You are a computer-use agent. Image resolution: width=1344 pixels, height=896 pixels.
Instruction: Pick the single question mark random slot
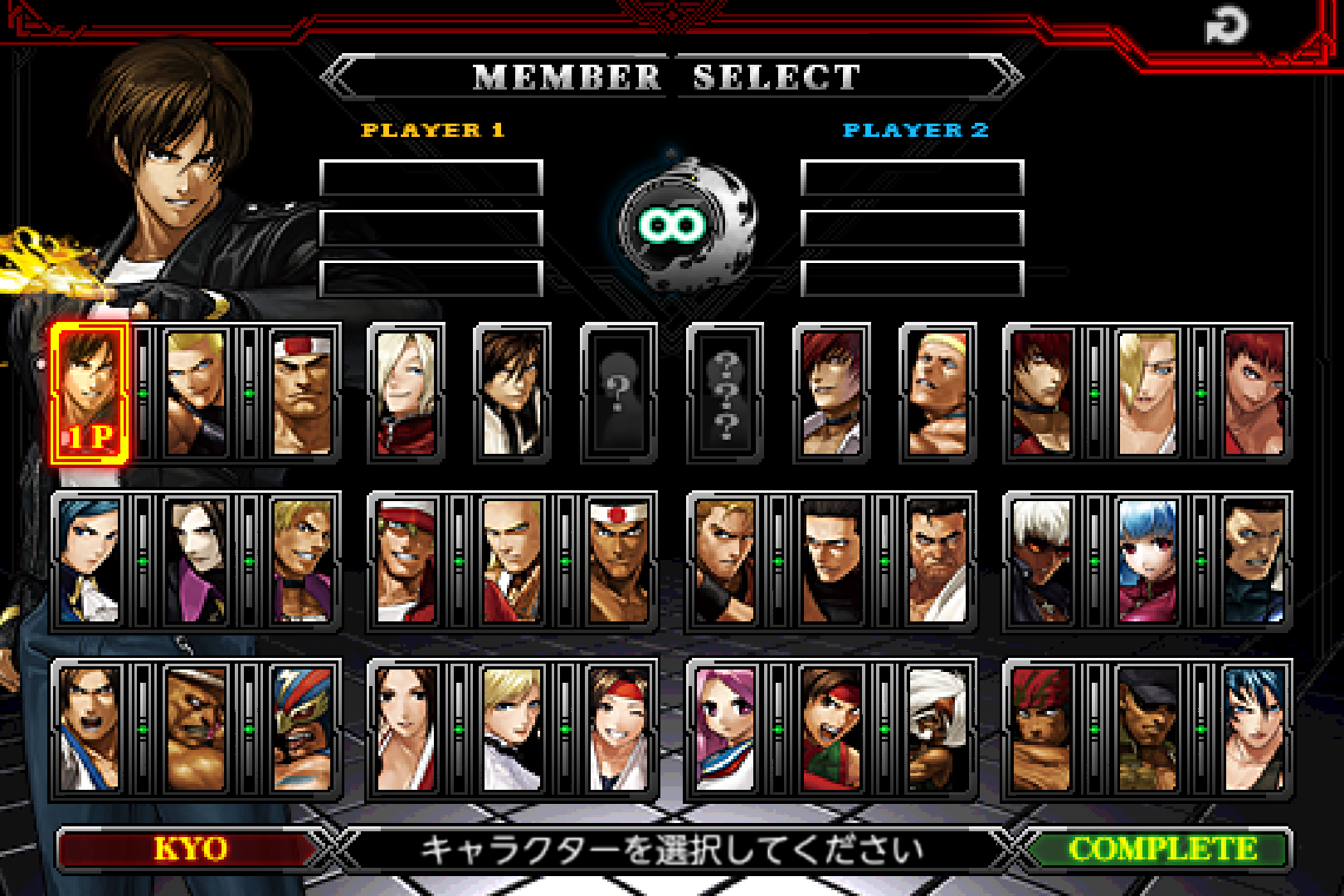click(618, 390)
